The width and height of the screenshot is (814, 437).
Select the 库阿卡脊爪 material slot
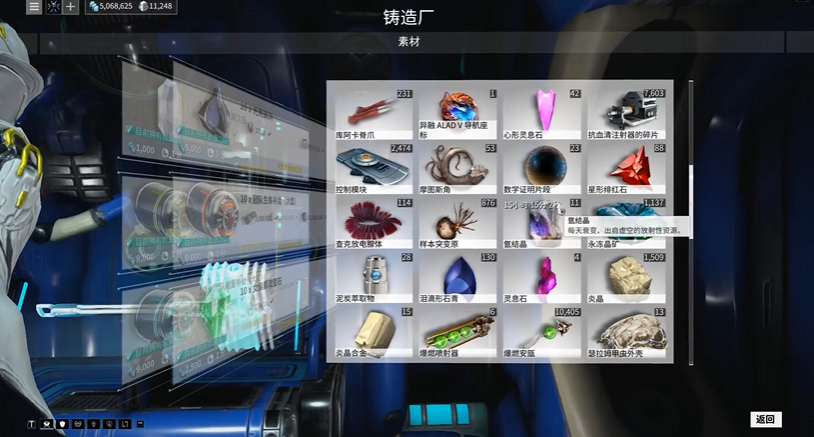click(x=373, y=112)
